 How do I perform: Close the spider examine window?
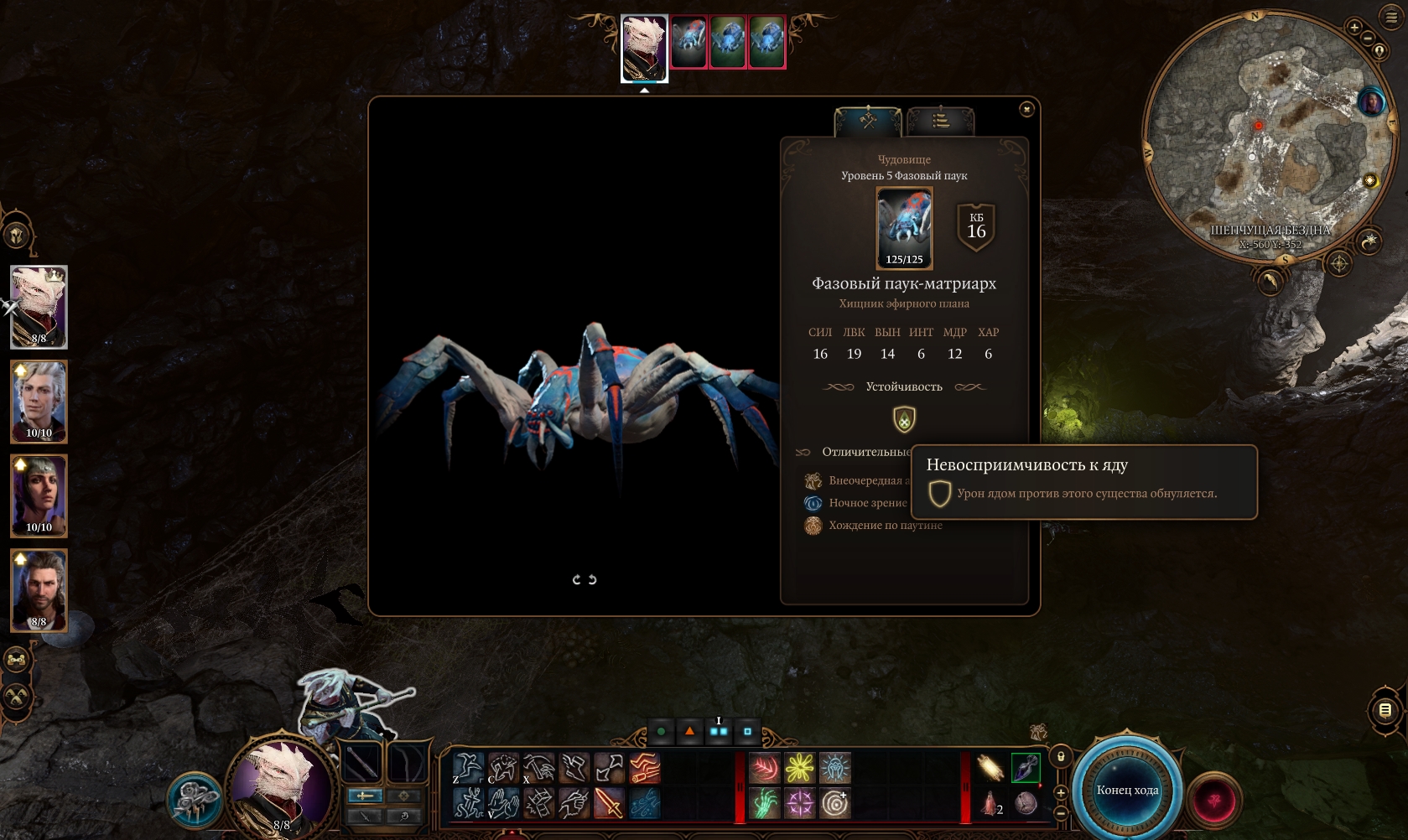pyautogui.click(x=1026, y=109)
